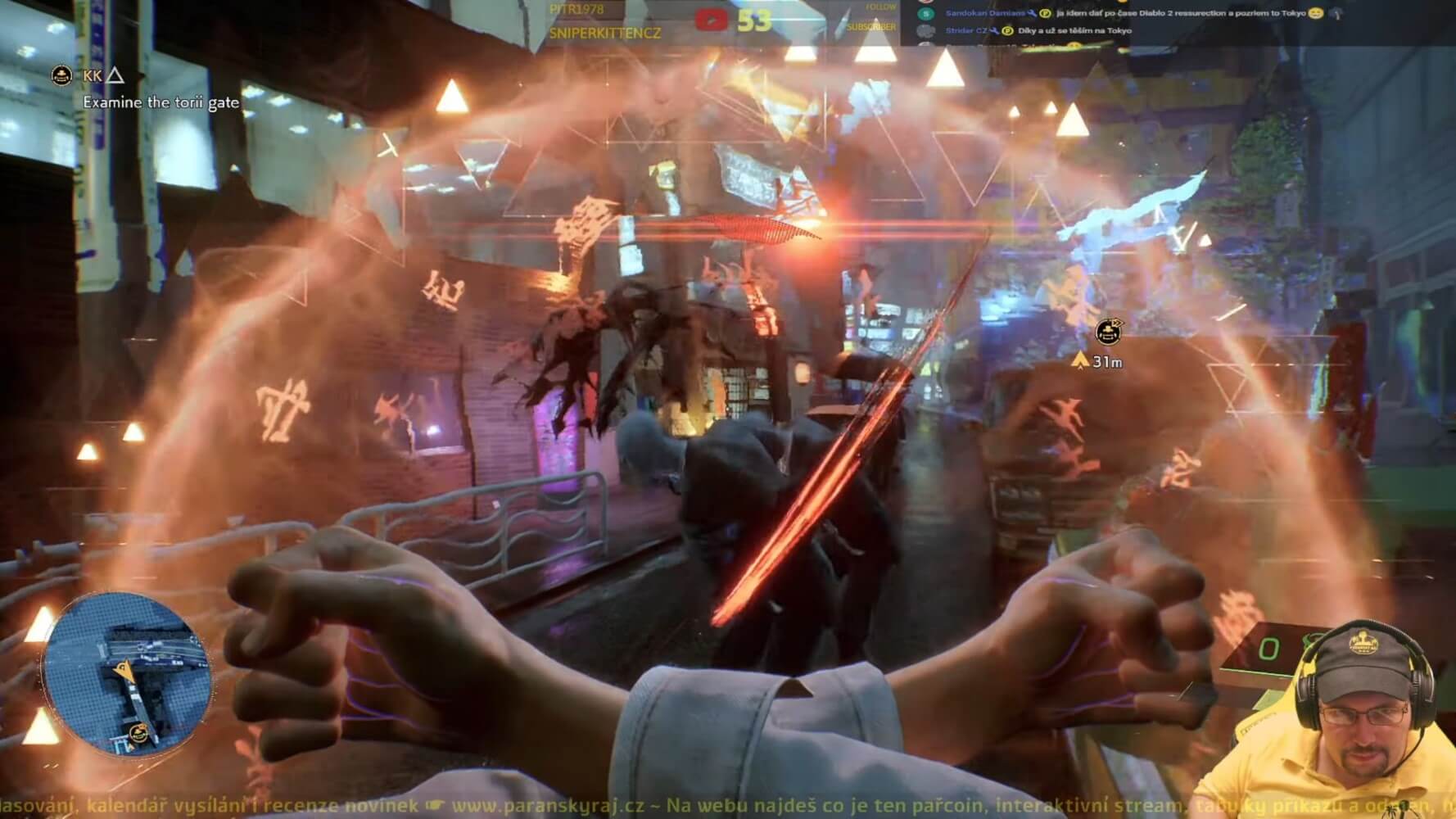The image size is (1456, 819).
Task: Click the circular minimap
Action: pyautogui.click(x=128, y=672)
